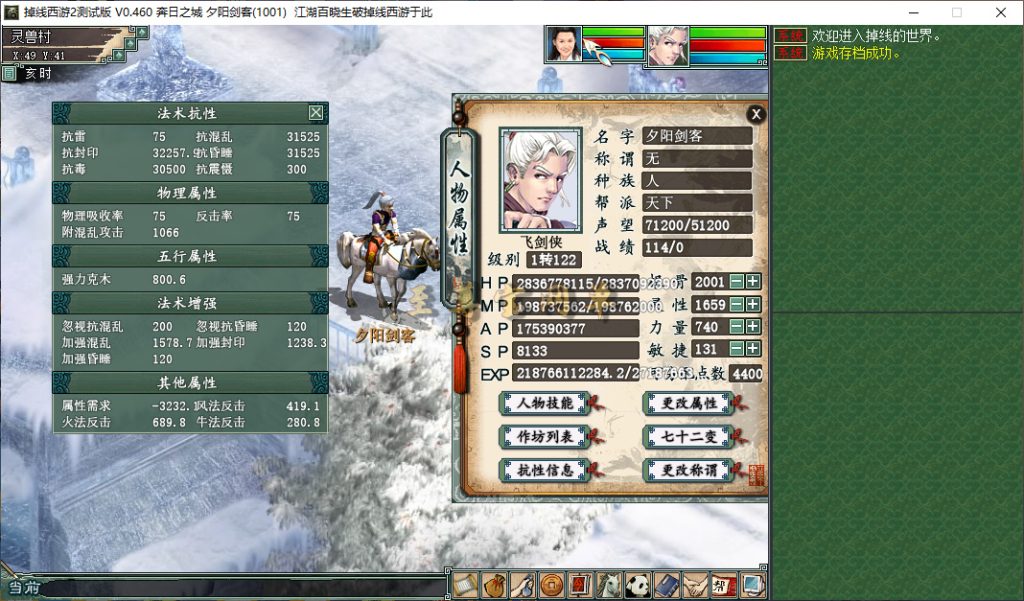Open the blue book toolbar icon
The height and width of the screenshot is (601, 1024).
tap(667, 585)
